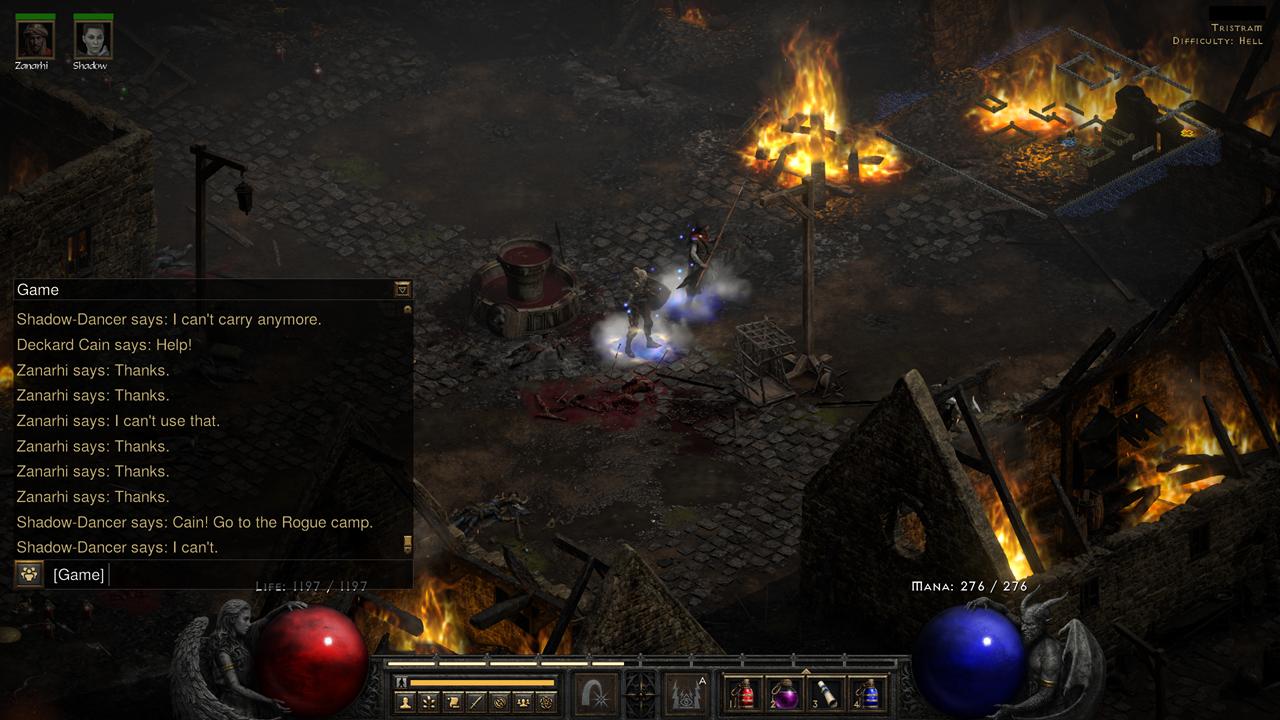This screenshot has width=1280, height=720.
Task: Click the chat window scrollbar down handle
Action: (407, 544)
